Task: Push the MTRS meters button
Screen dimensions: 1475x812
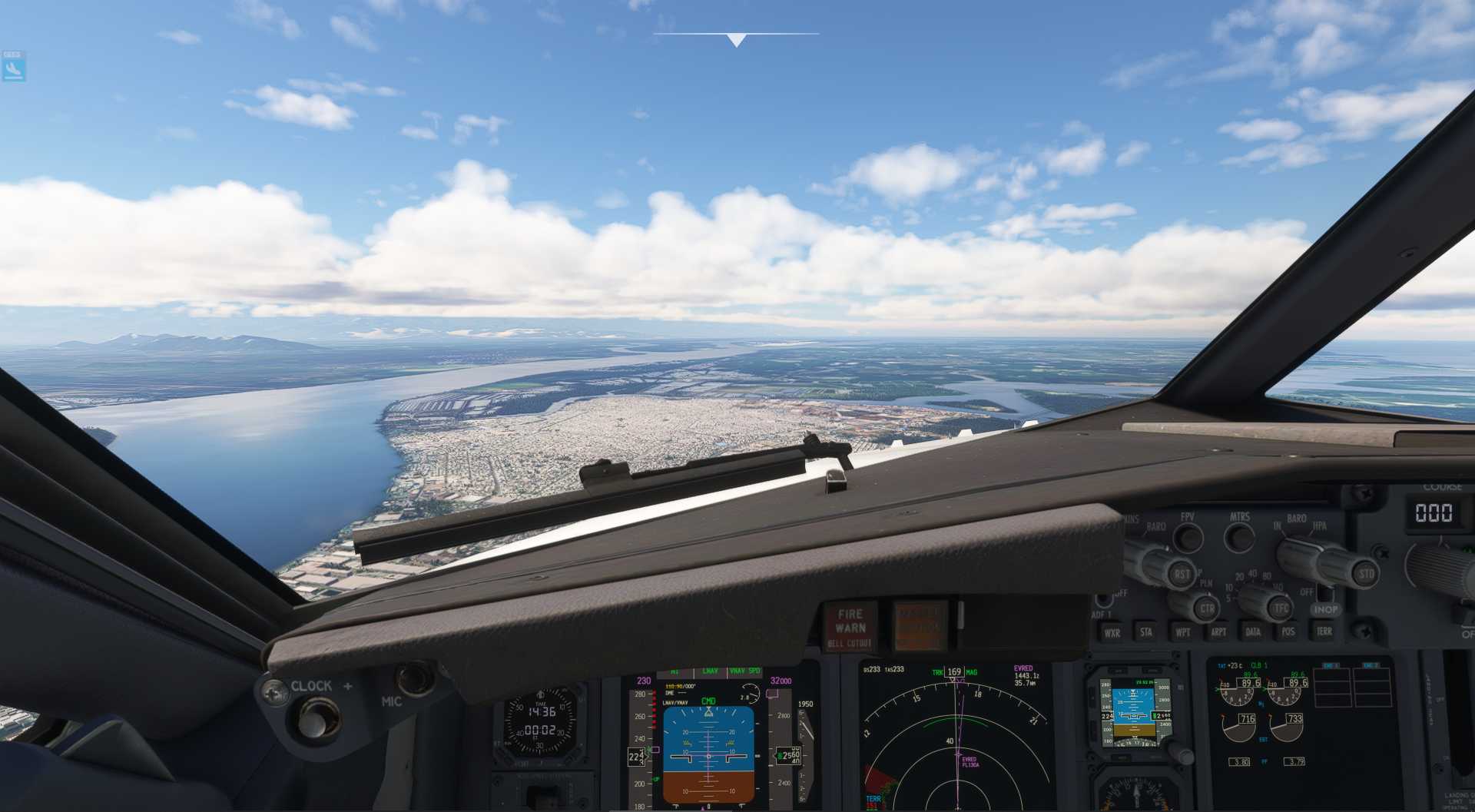Action: [1239, 537]
